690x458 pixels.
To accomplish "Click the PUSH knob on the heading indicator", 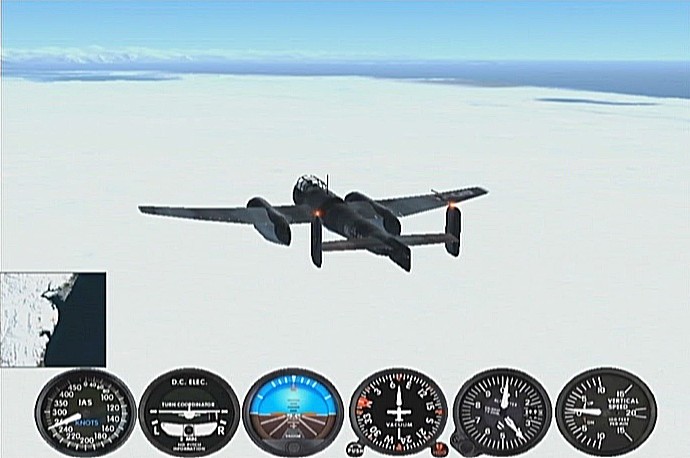I will pyautogui.click(x=354, y=449).
